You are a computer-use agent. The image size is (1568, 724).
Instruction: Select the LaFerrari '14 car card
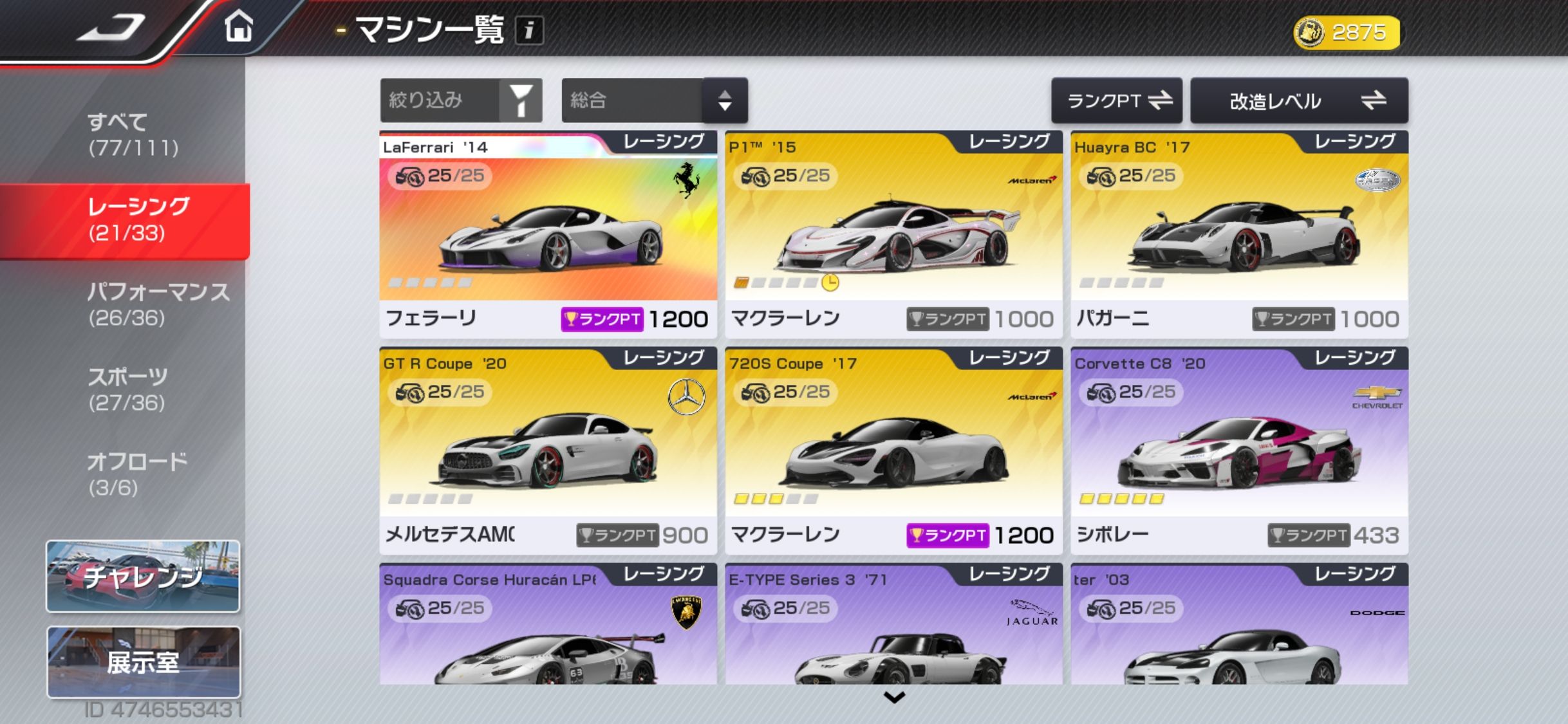pos(548,235)
